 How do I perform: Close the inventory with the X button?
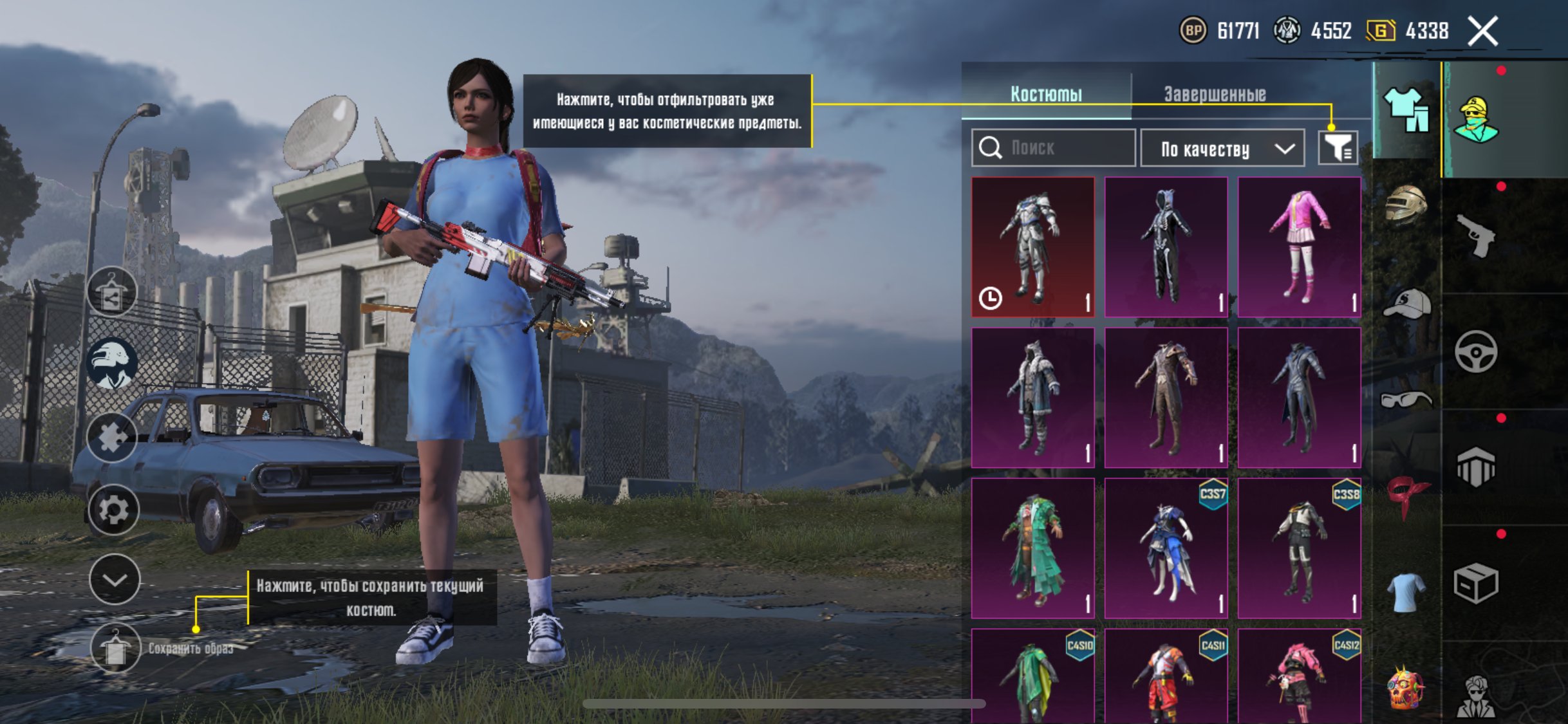(x=1482, y=31)
